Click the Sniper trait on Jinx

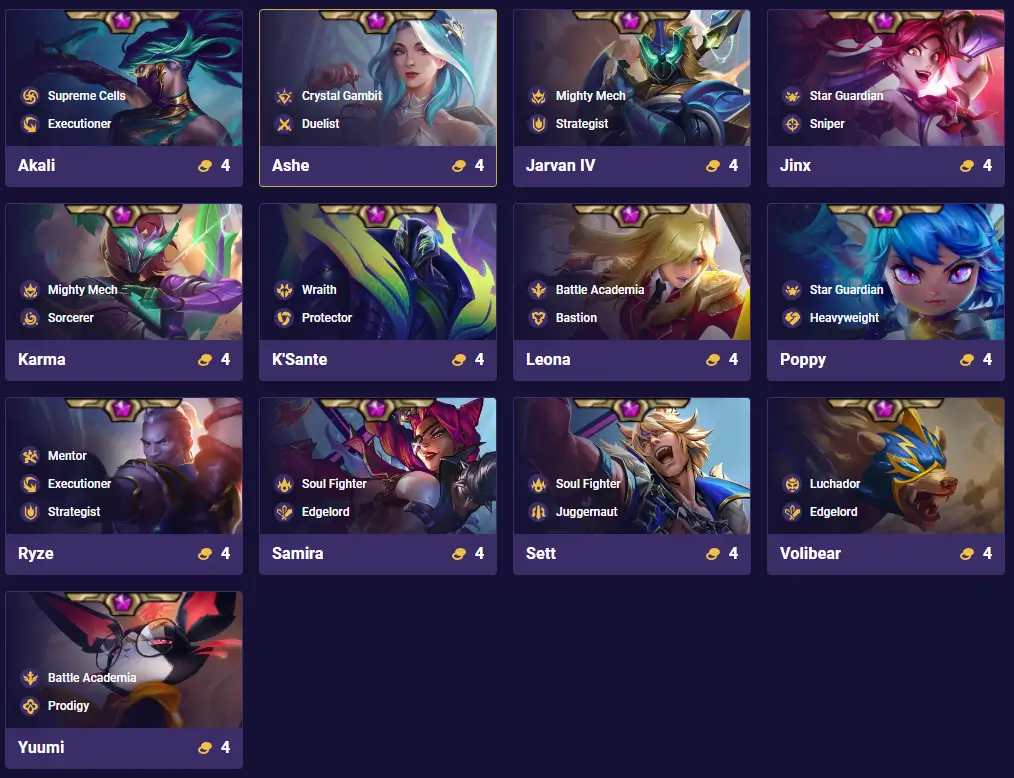pos(826,124)
